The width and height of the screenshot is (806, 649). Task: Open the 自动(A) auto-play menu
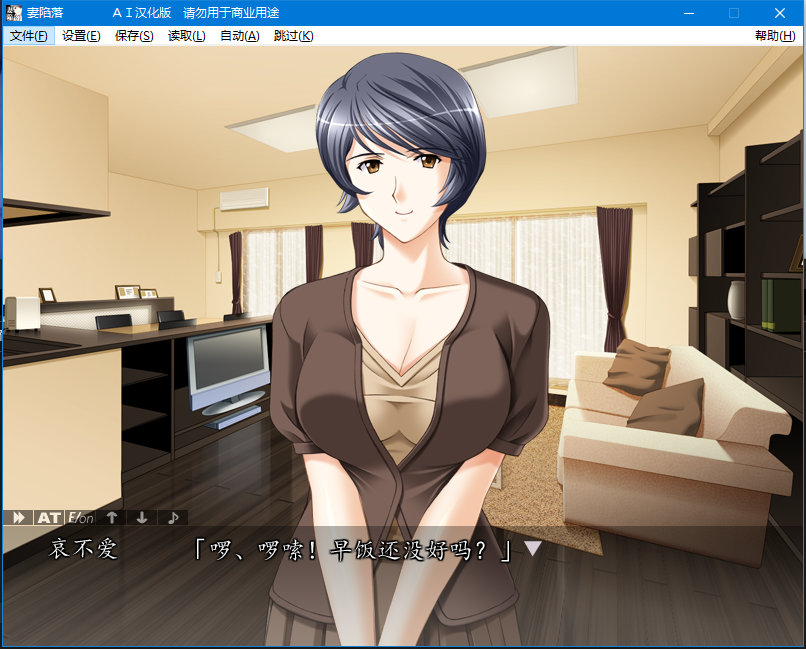pyautogui.click(x=240, y=36)
